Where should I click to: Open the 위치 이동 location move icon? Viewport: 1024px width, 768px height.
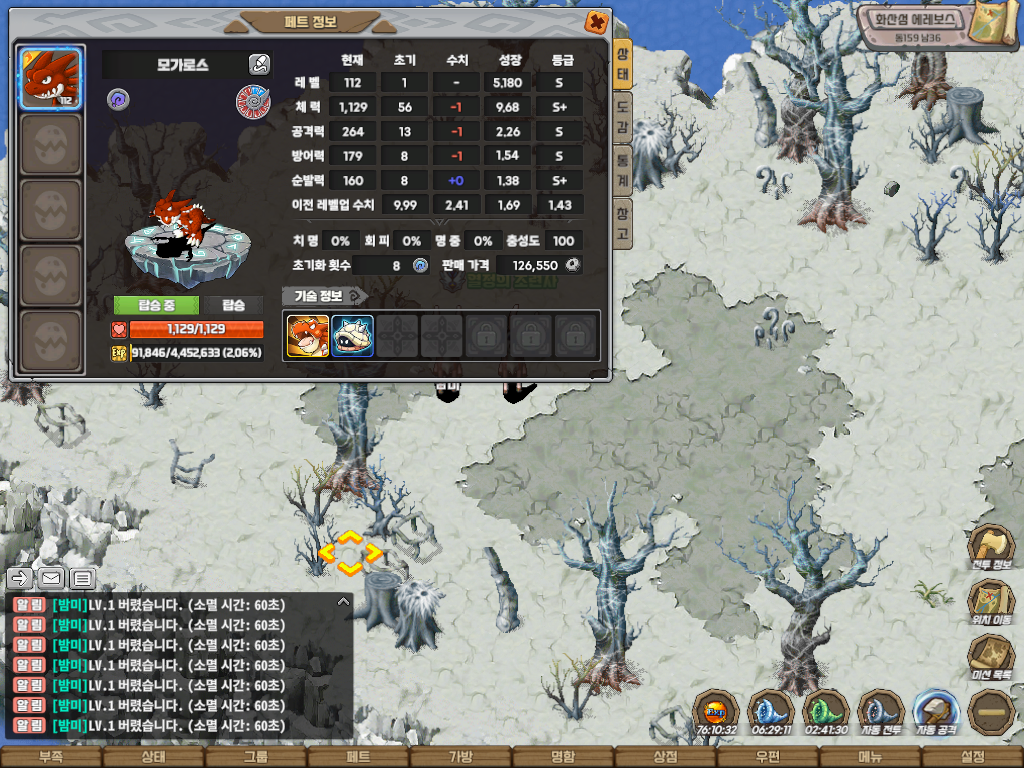(x=990, y=601)
